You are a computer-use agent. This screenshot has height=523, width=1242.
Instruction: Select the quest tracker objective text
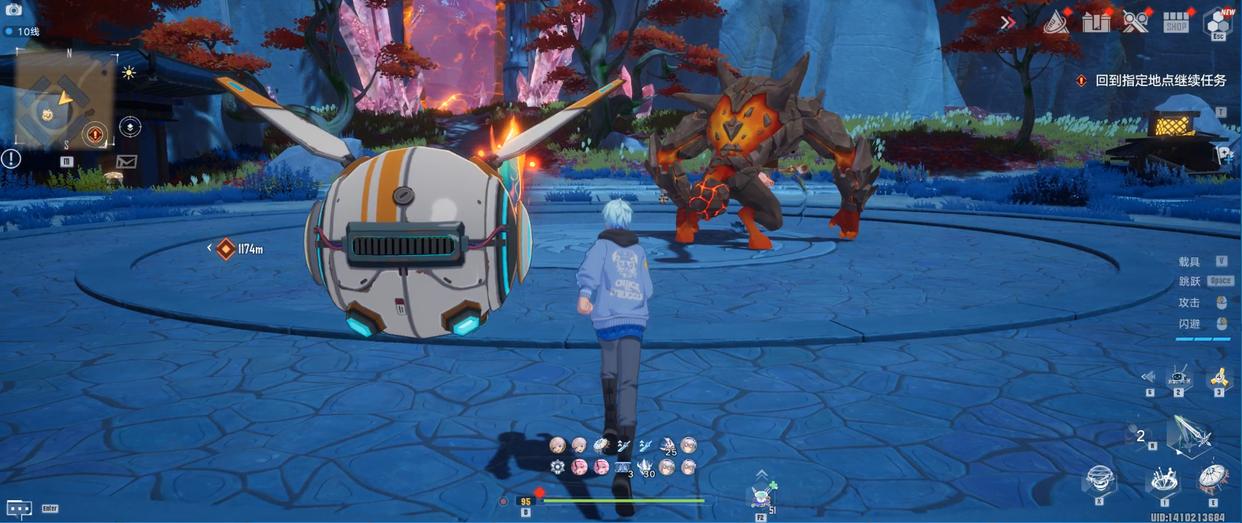1160,80
